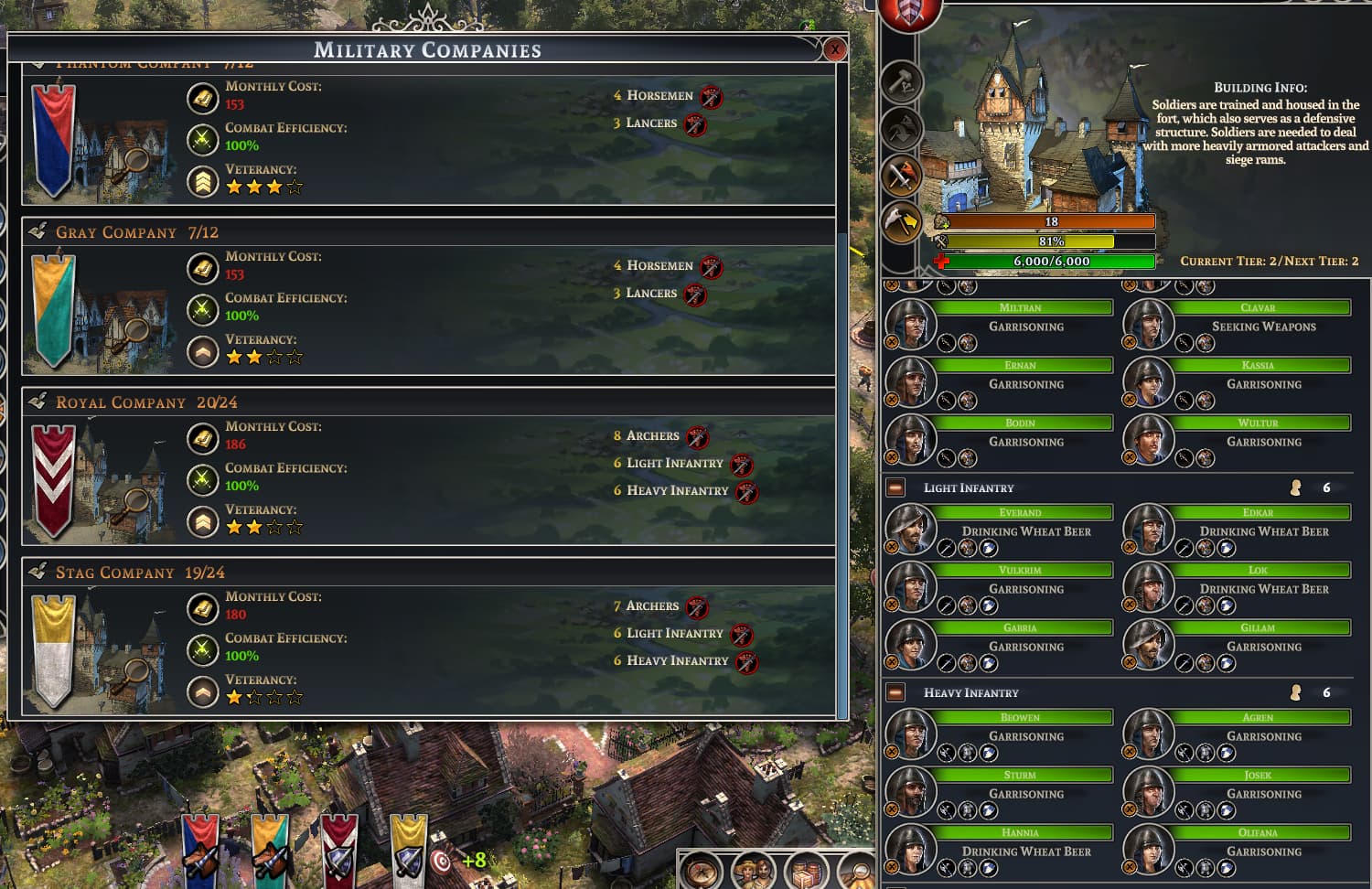1372x889 pixels.
Task: Switch to the sword and banner tab
Action: tap(901, 175)
